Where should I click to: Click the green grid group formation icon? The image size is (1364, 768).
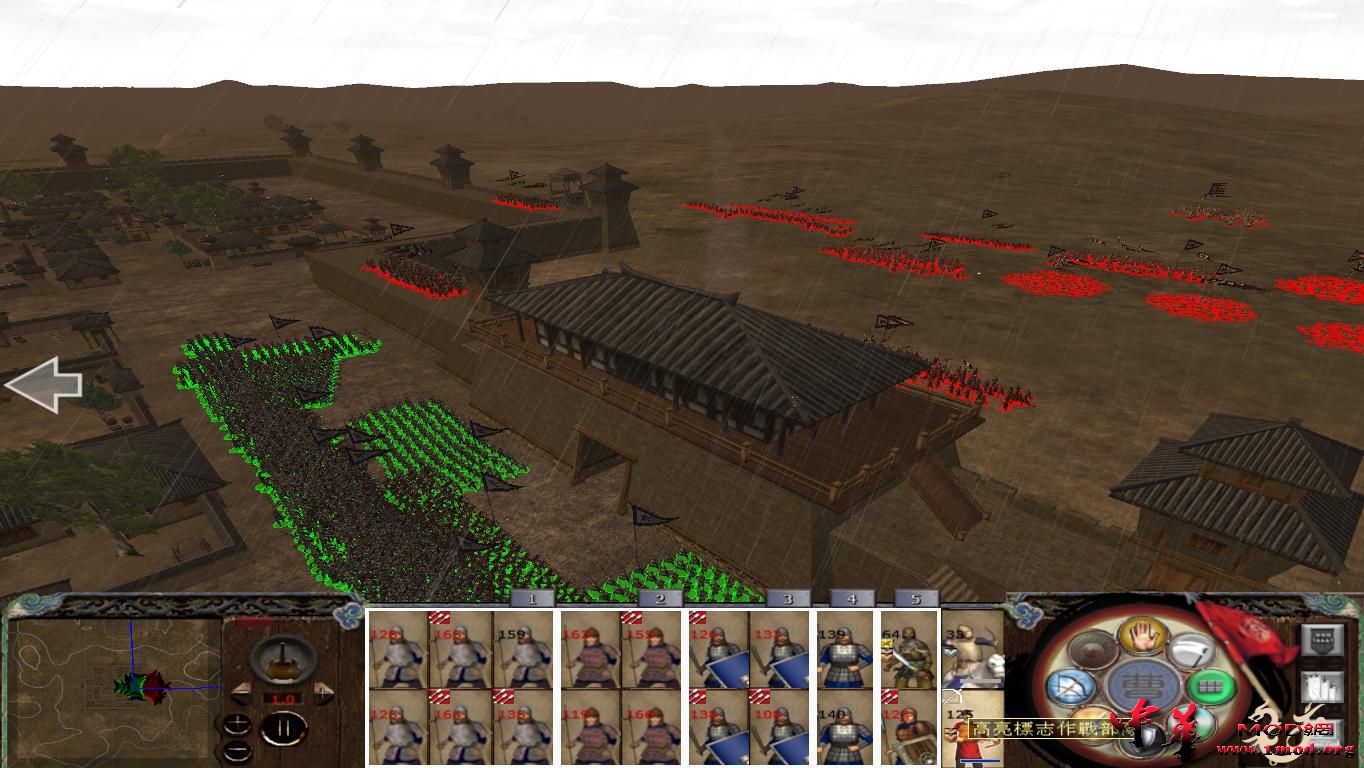1209,688
